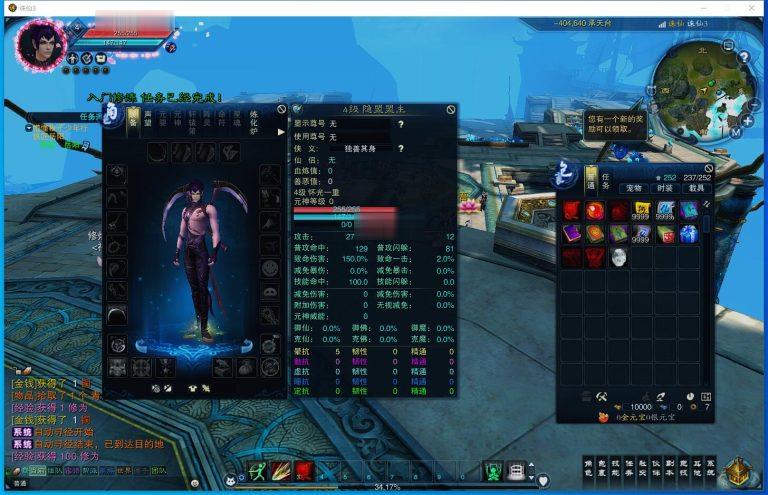The width and height of the screenshot is (768, 495).
Task: Close the character equipment panel
Action: (282, 108)
